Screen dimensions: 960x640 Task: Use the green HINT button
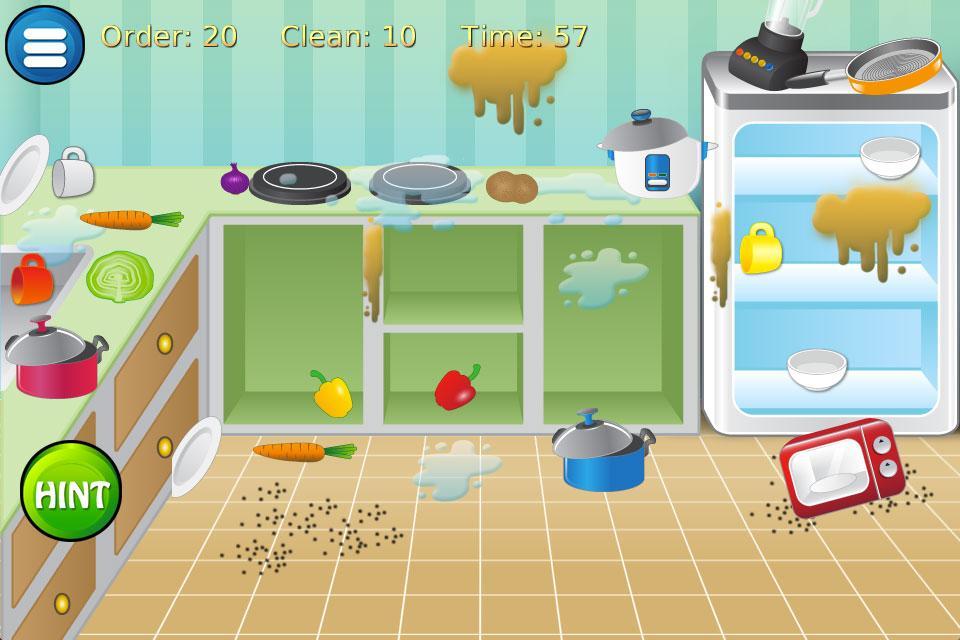pos(71,492)
